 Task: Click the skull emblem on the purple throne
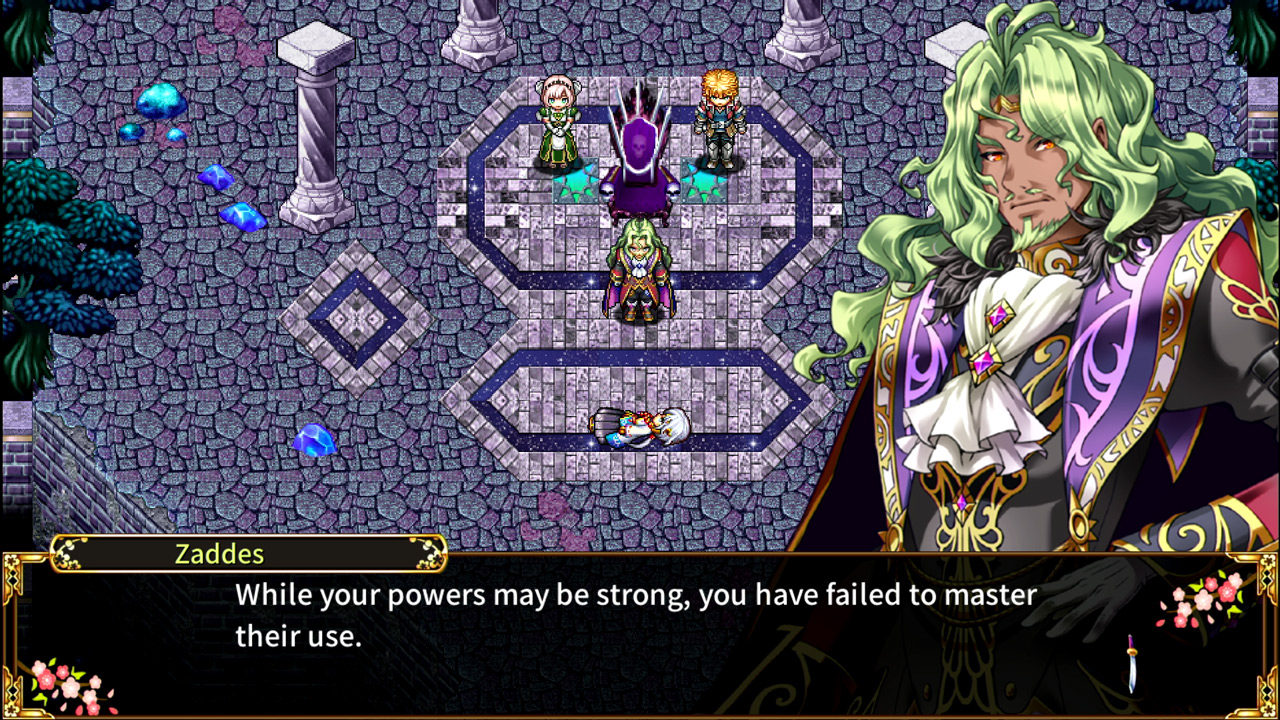point(641,145)
